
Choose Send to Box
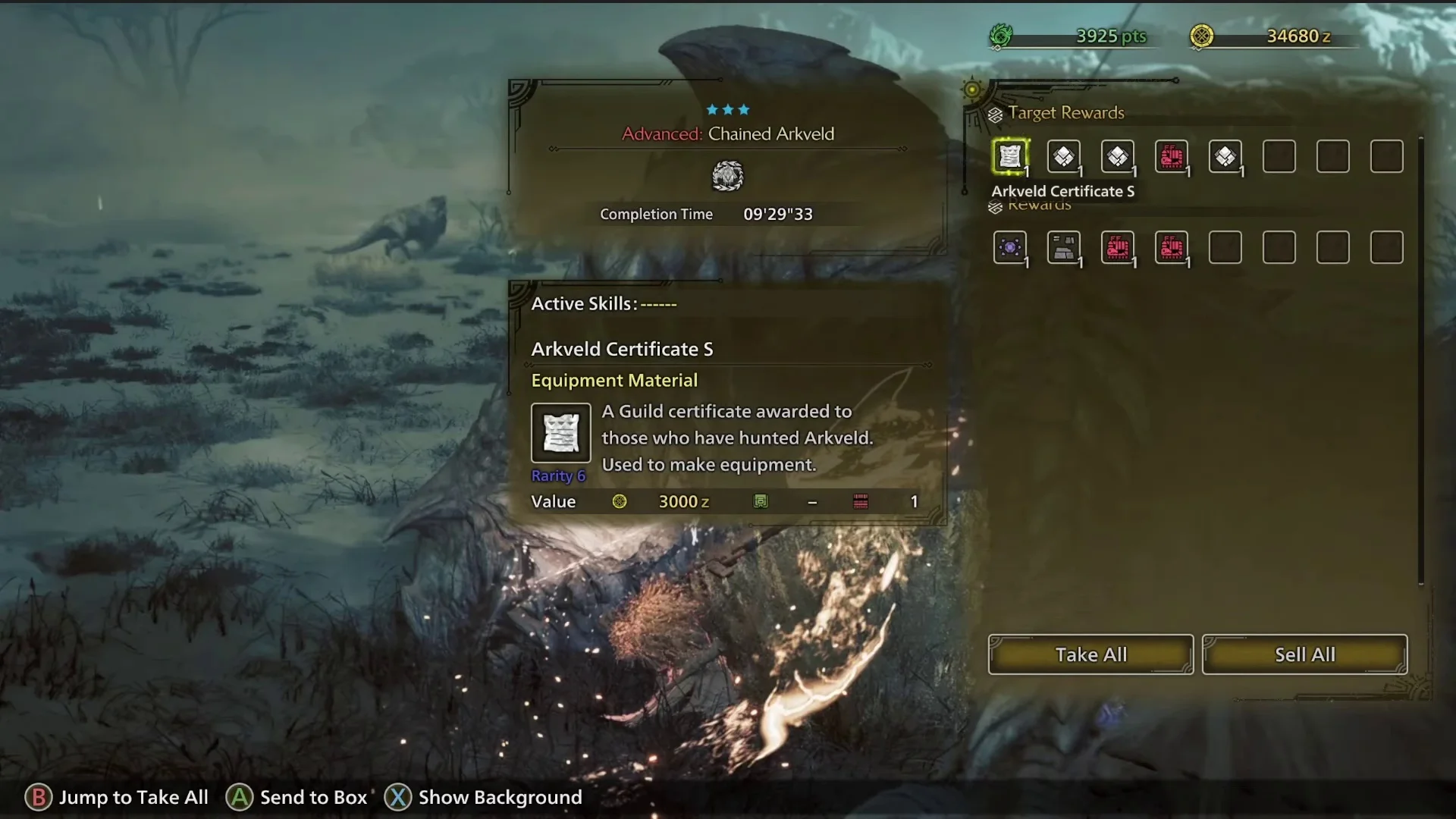click(x=296, y=797)
